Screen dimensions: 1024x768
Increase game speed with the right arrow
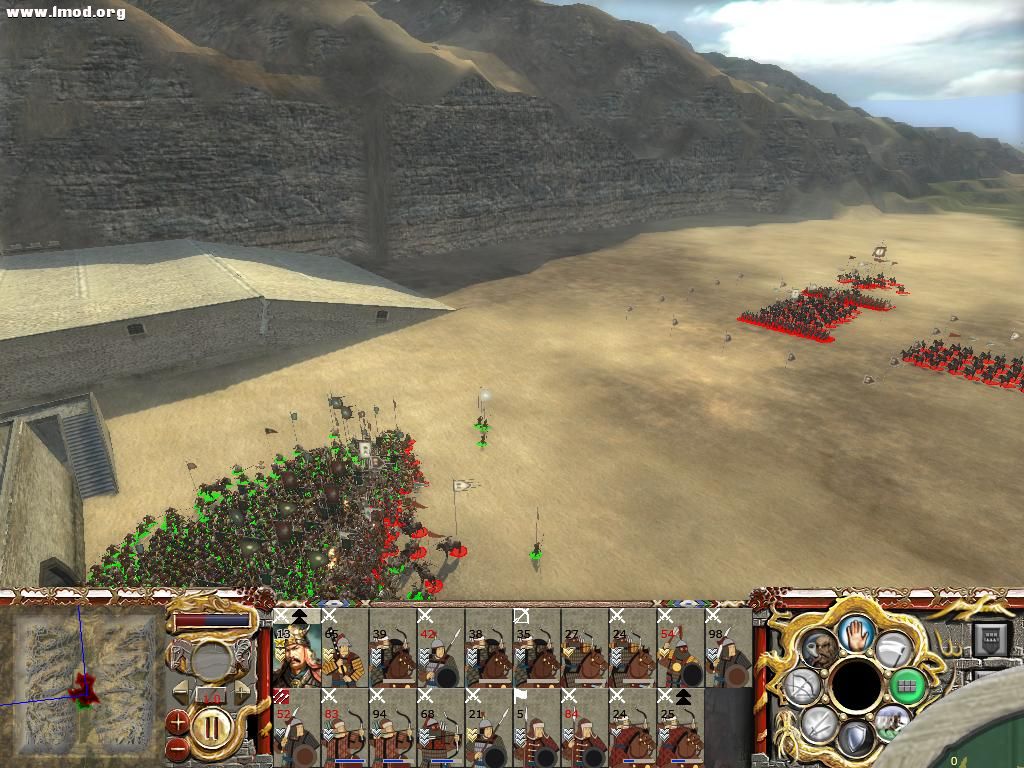click(x=241, y=693)
